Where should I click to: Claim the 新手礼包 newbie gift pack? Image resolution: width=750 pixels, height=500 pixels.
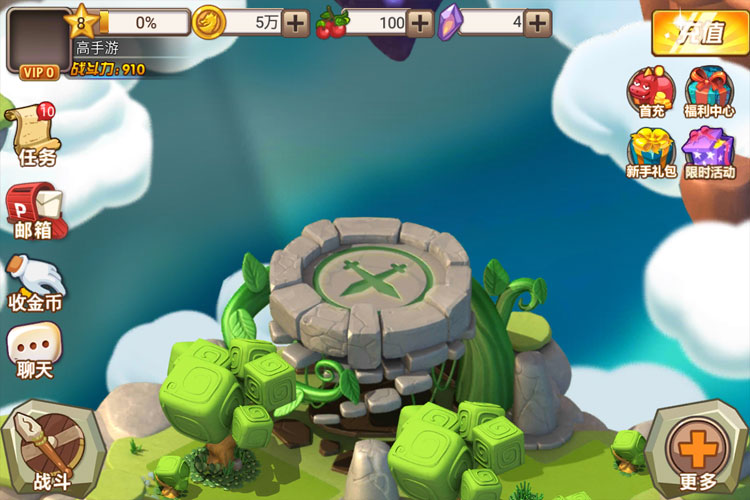click(x=651, y=153)
